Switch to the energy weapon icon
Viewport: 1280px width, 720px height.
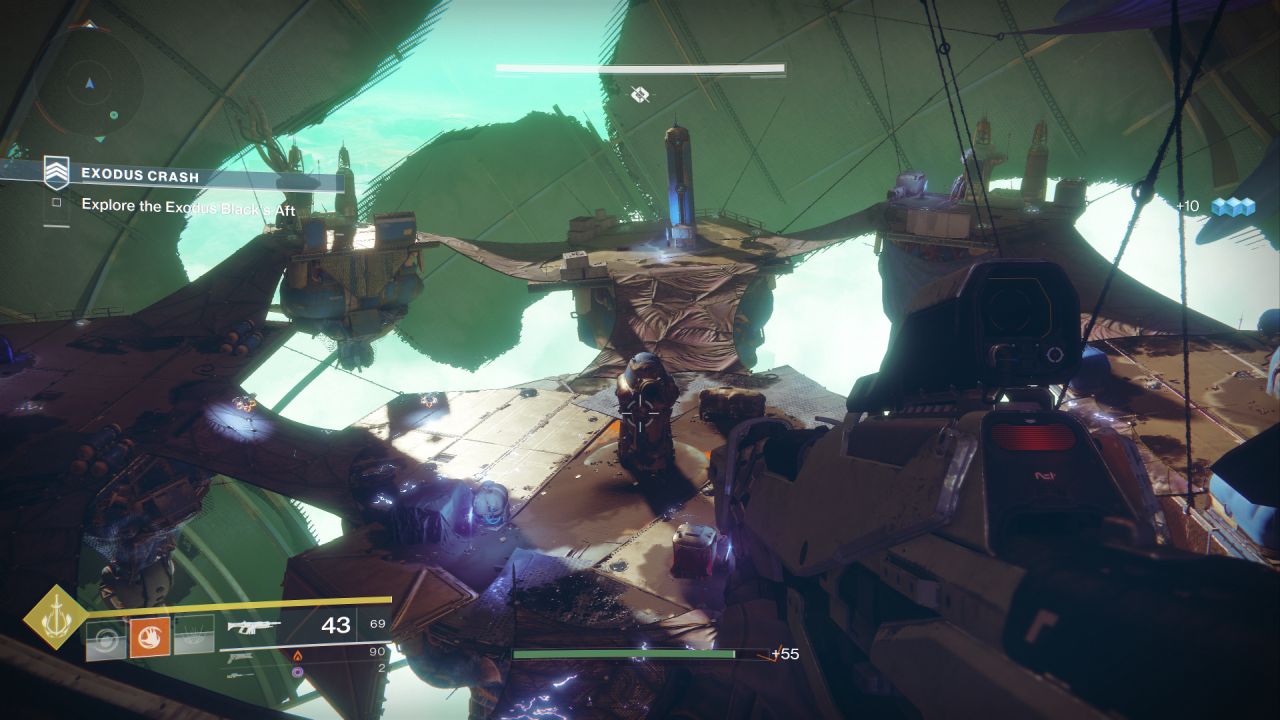pyautogui.click(x=238, y=657)
